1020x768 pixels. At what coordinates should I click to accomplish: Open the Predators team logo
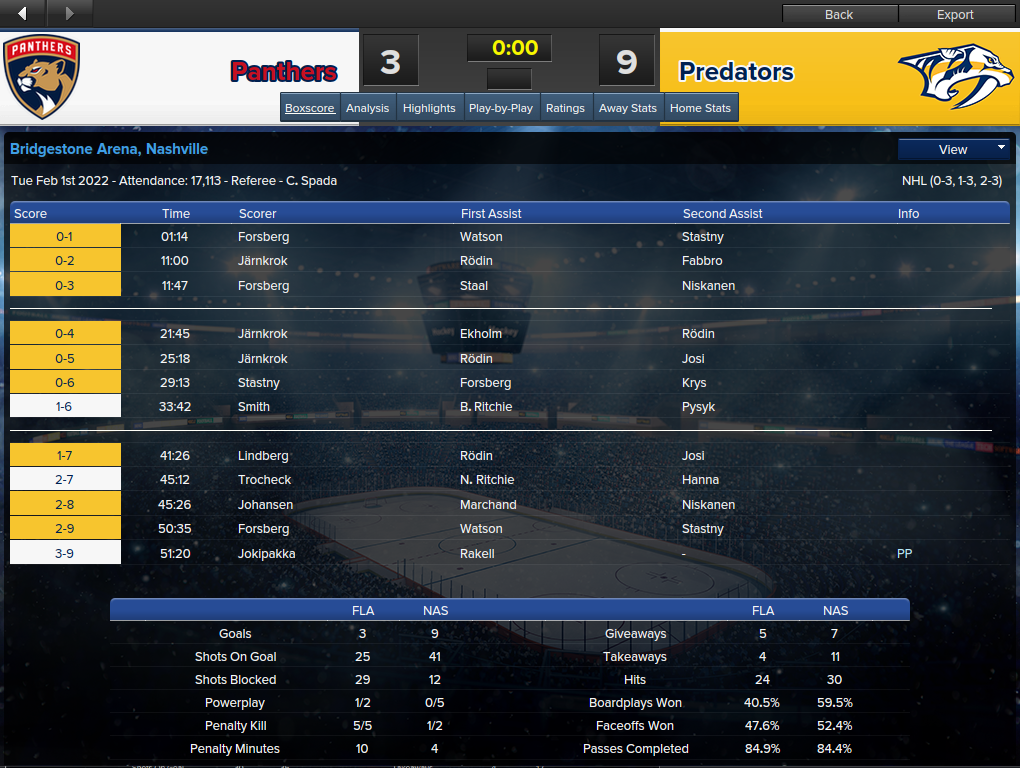(954, 75)
